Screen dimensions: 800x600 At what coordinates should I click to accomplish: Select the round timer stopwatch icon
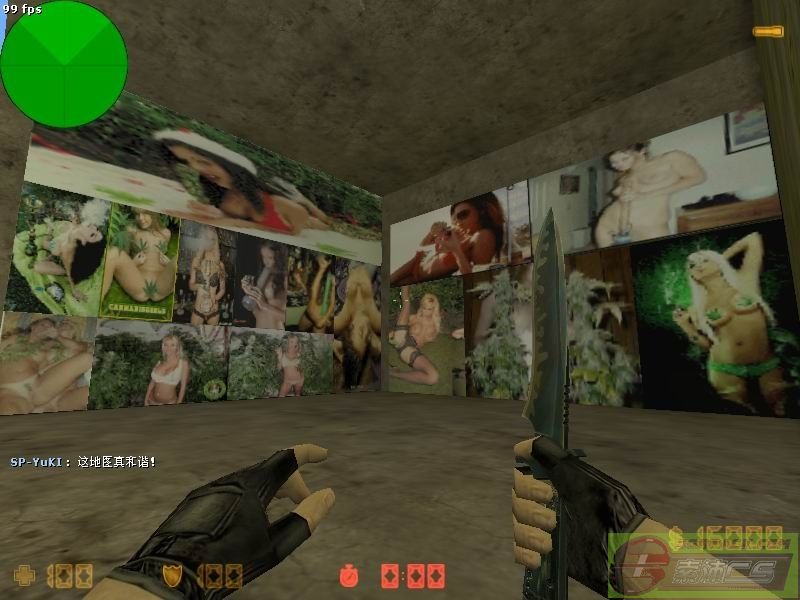347,576
